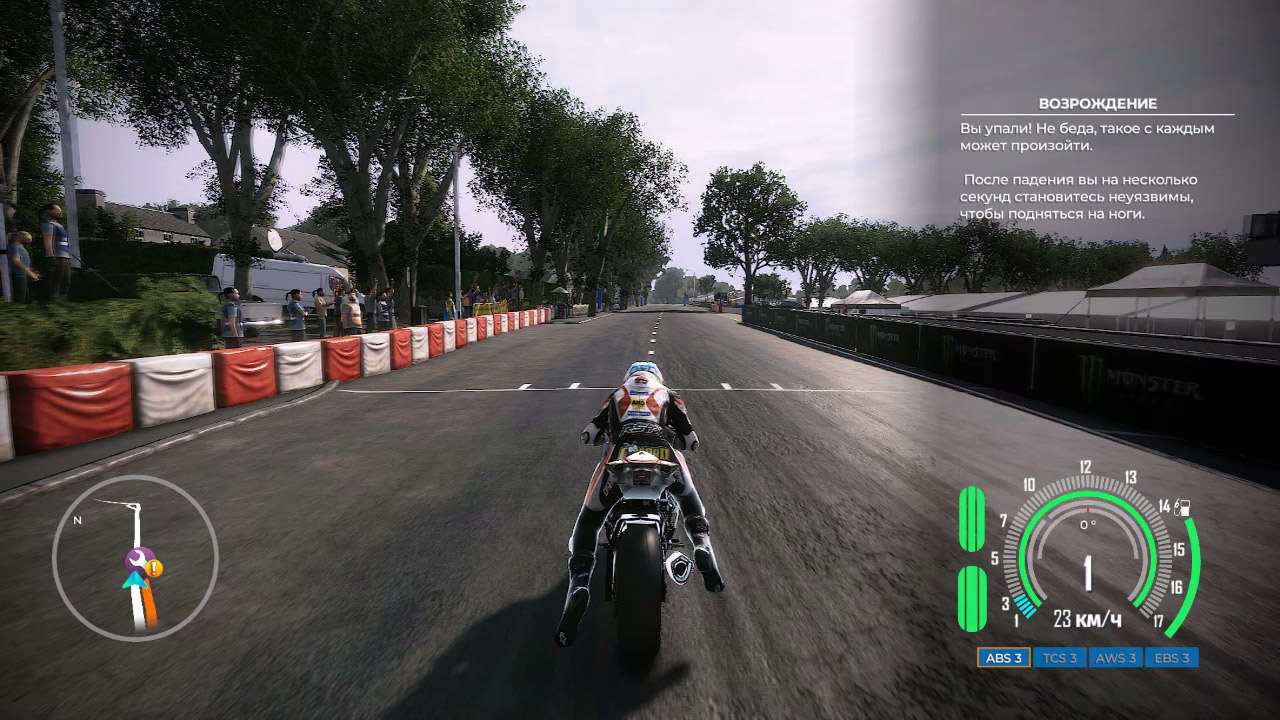Viewport: 1280px width, 720px height.
Task: Pick the EBS 3 assist box
Action: point(1171,657)
